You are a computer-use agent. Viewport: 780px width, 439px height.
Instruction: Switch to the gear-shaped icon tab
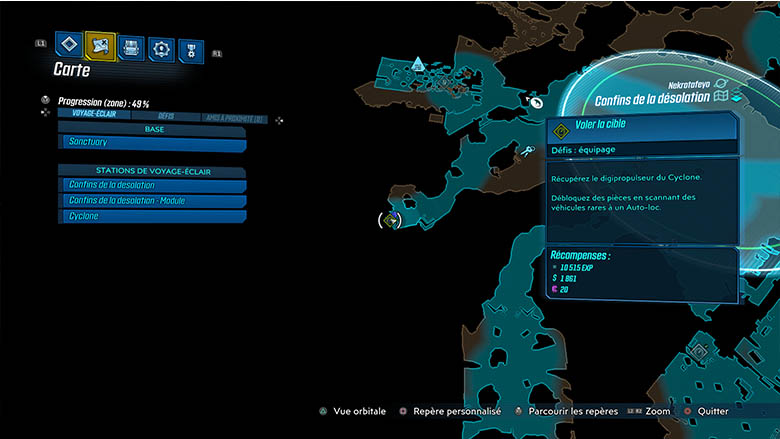click(x=161, y=48)
